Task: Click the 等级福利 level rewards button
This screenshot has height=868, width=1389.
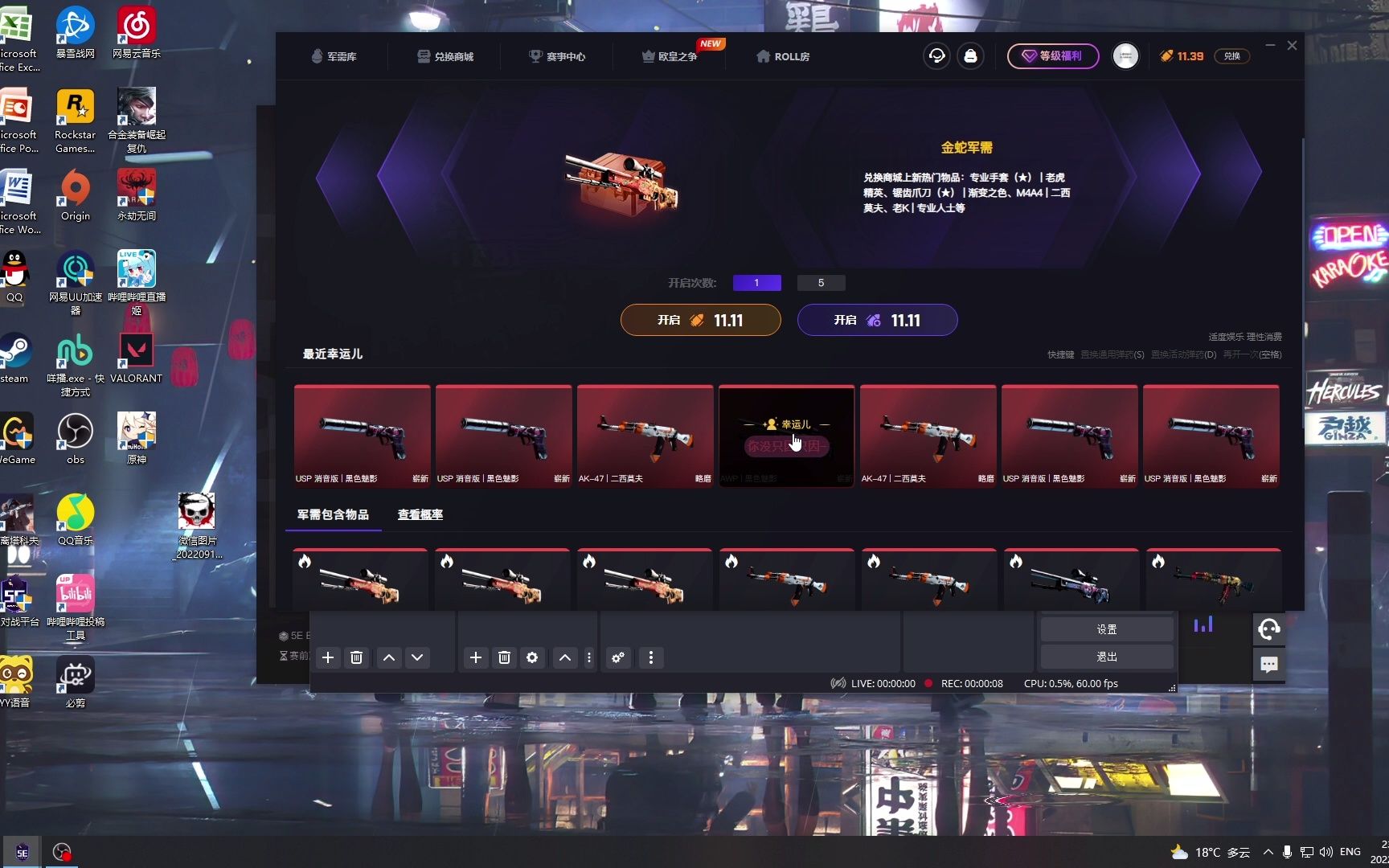Action: pyautogui.click(x=1053, y=56)
